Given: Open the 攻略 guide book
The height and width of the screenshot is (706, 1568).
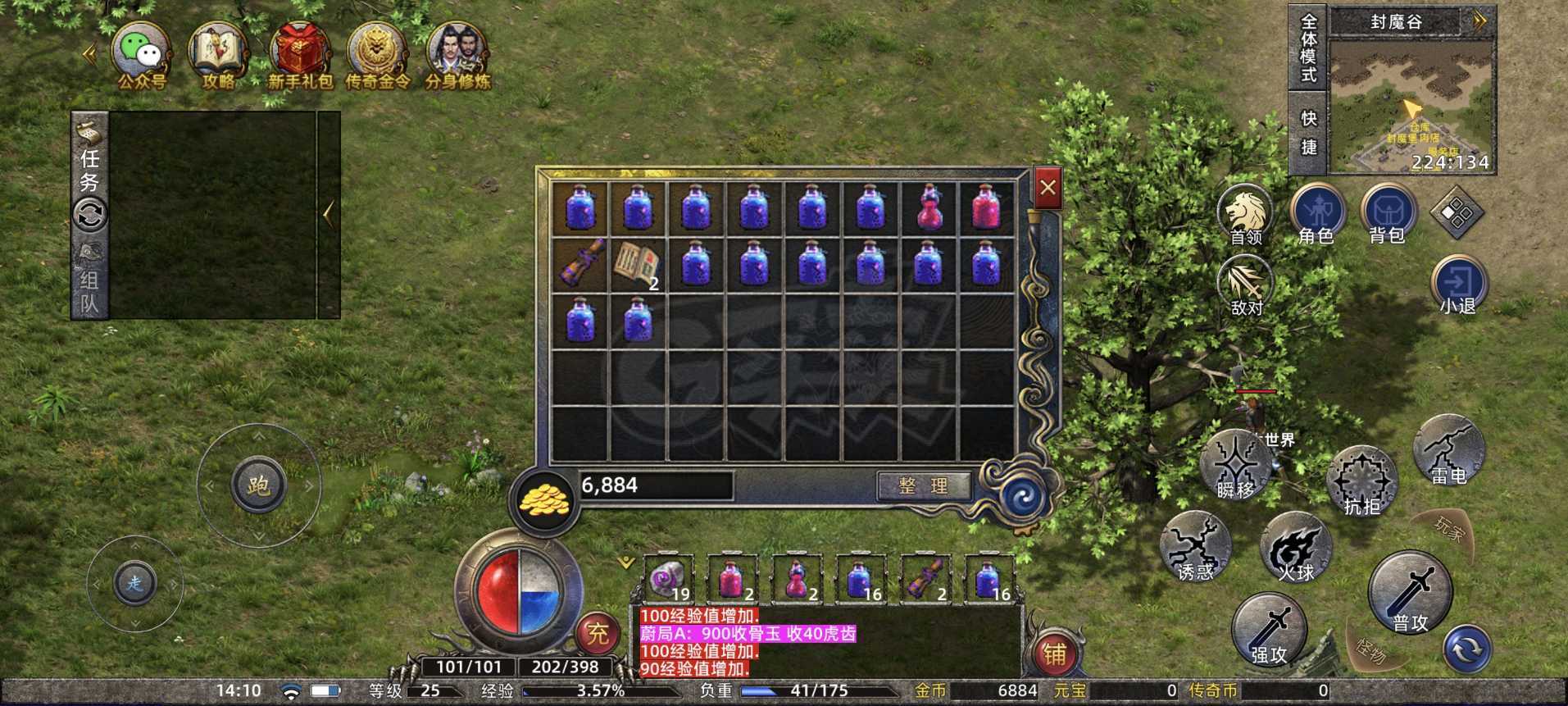Looking at the screenshot, I should coord(218,54).
